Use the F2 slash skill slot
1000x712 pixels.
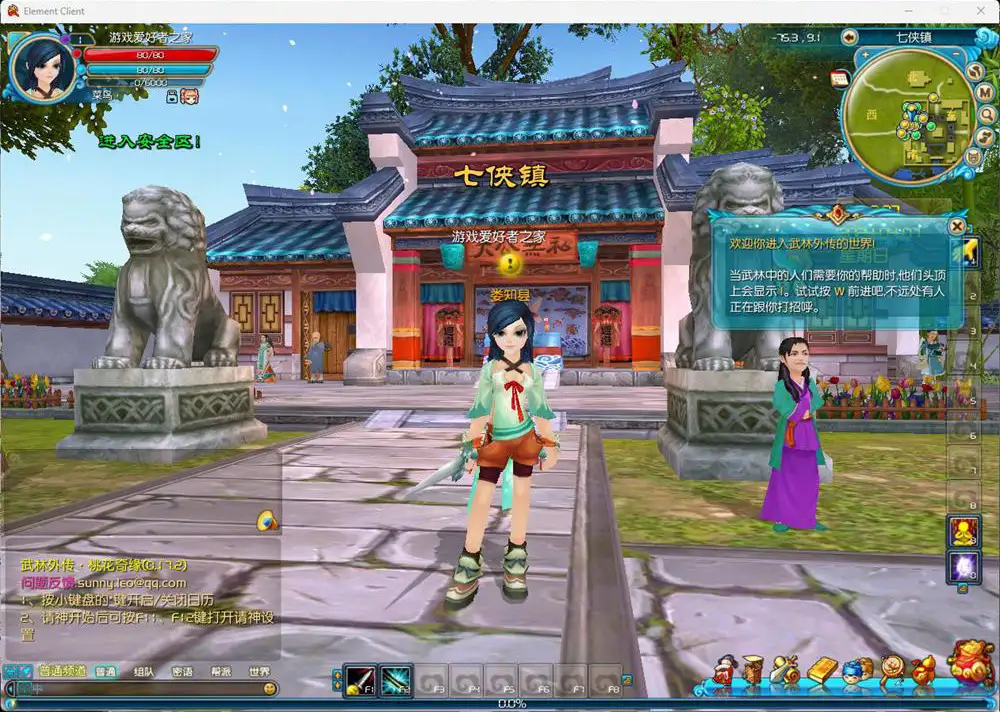(x=396, y=680)
